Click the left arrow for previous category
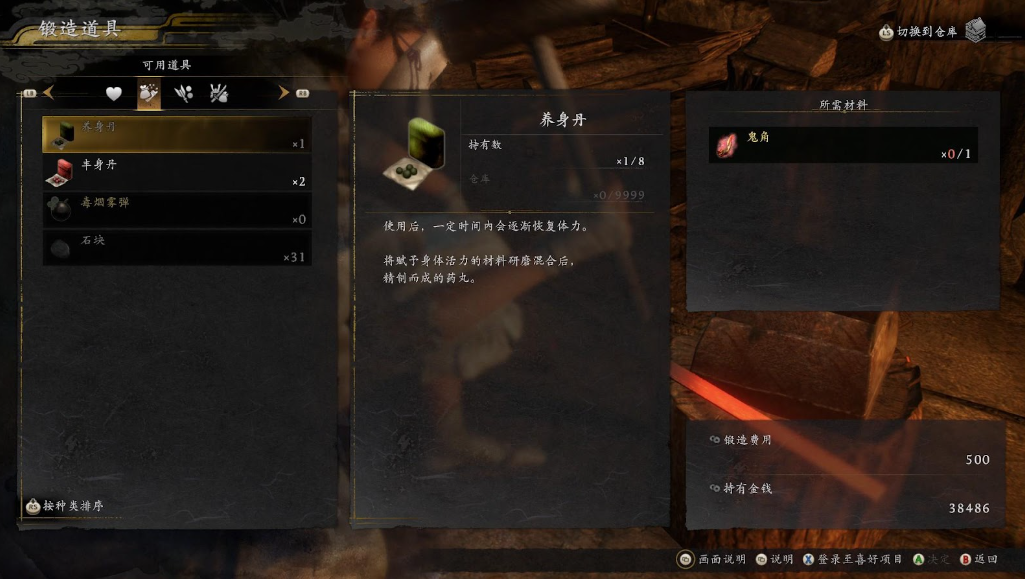Screen dimensions: 1025x579 coord(48,93)
